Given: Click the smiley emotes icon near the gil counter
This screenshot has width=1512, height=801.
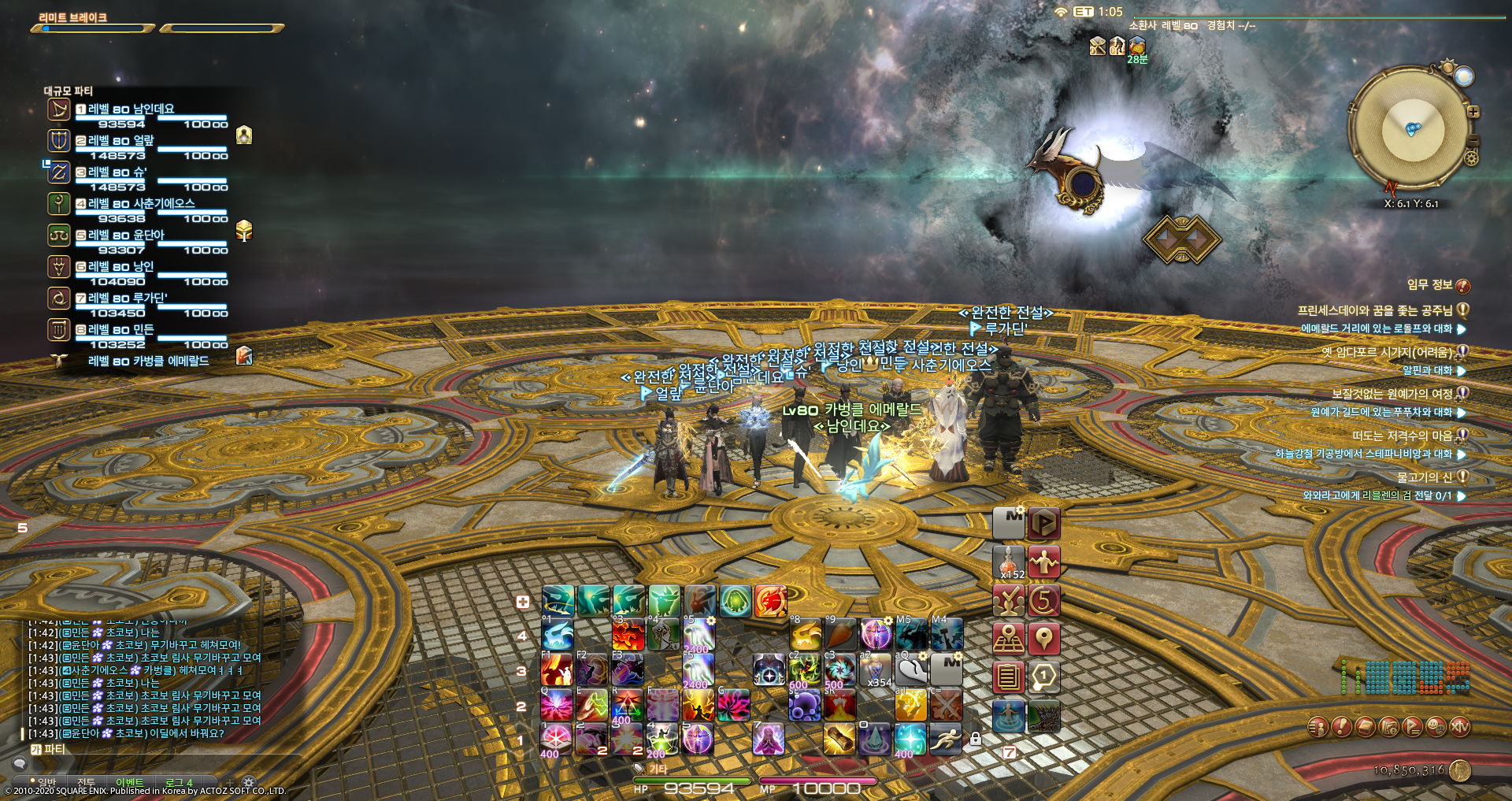Looking at the screenshot, I should click(x=1435, y=726).
